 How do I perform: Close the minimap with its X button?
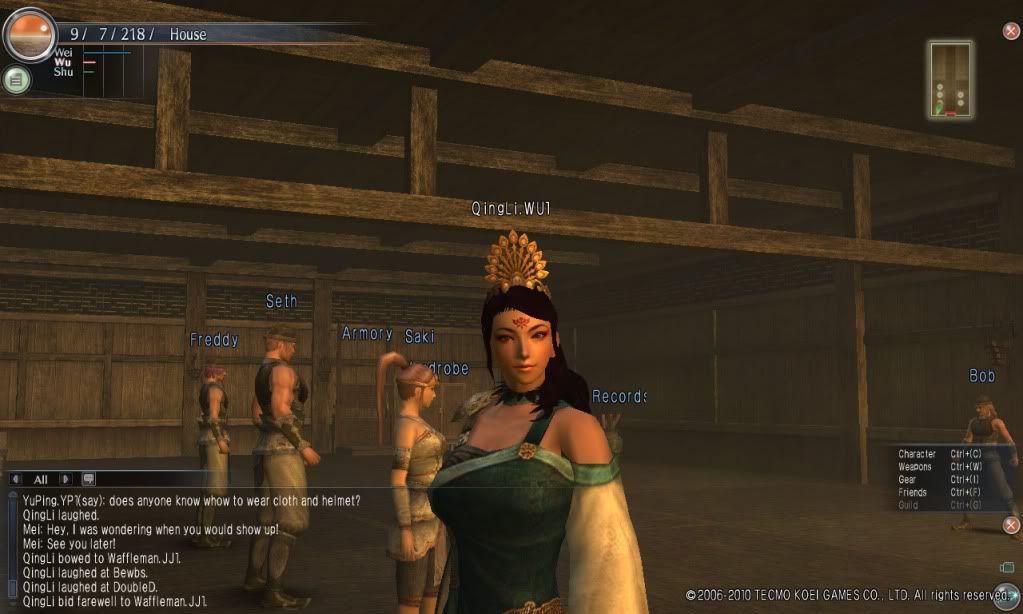(x=1011, y=31)
